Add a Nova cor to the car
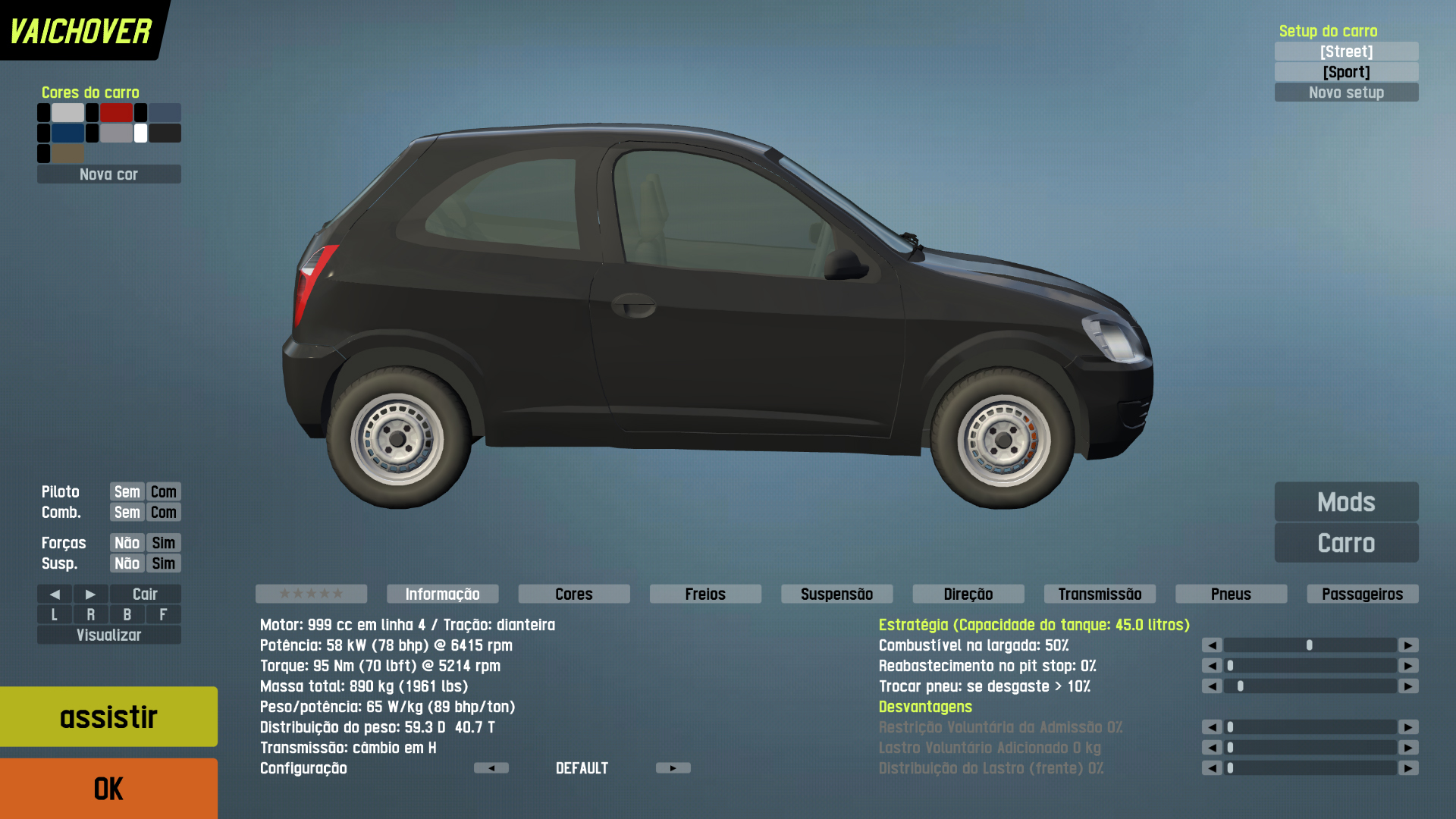Viewport: 1456px width, 819px height. (108, 174)
